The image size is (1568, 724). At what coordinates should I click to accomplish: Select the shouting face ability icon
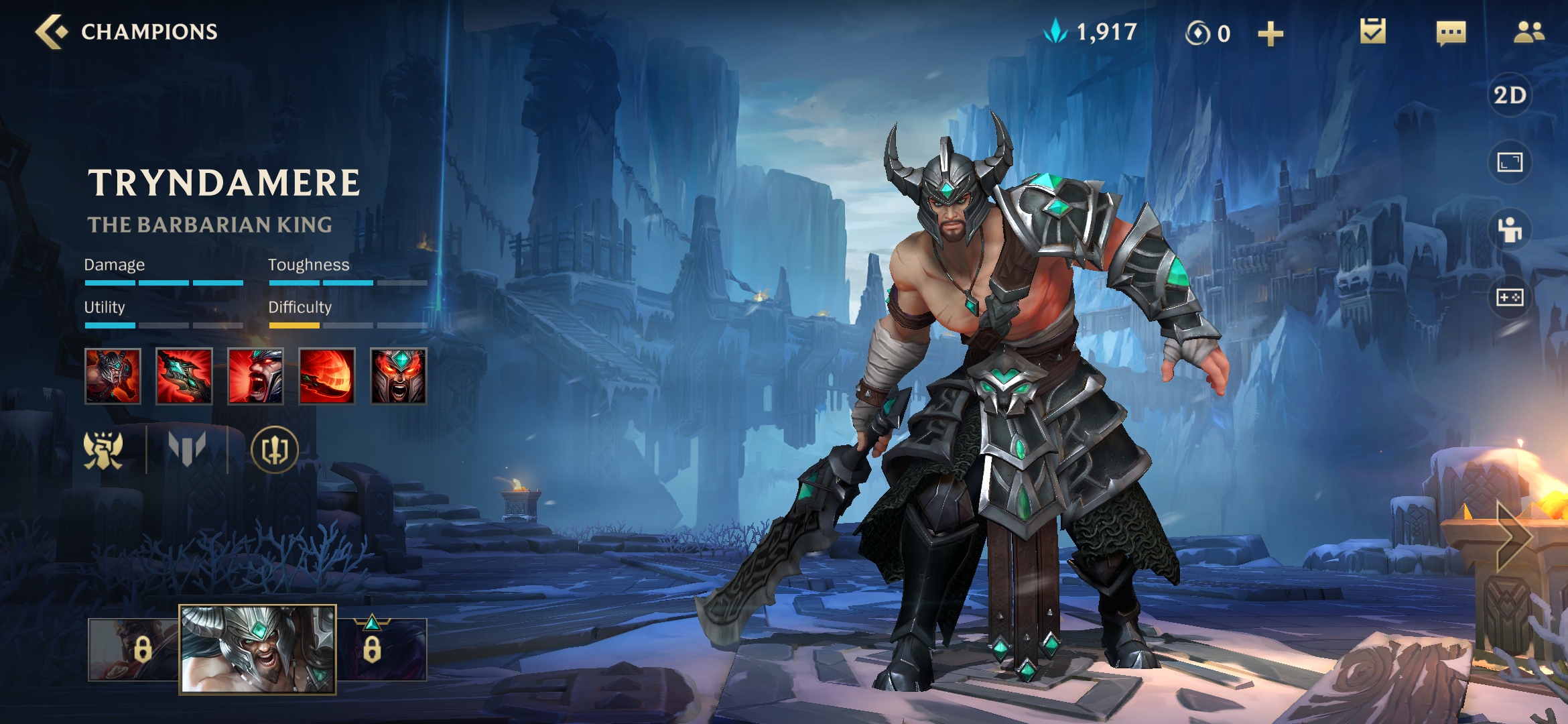coord(255,376)
